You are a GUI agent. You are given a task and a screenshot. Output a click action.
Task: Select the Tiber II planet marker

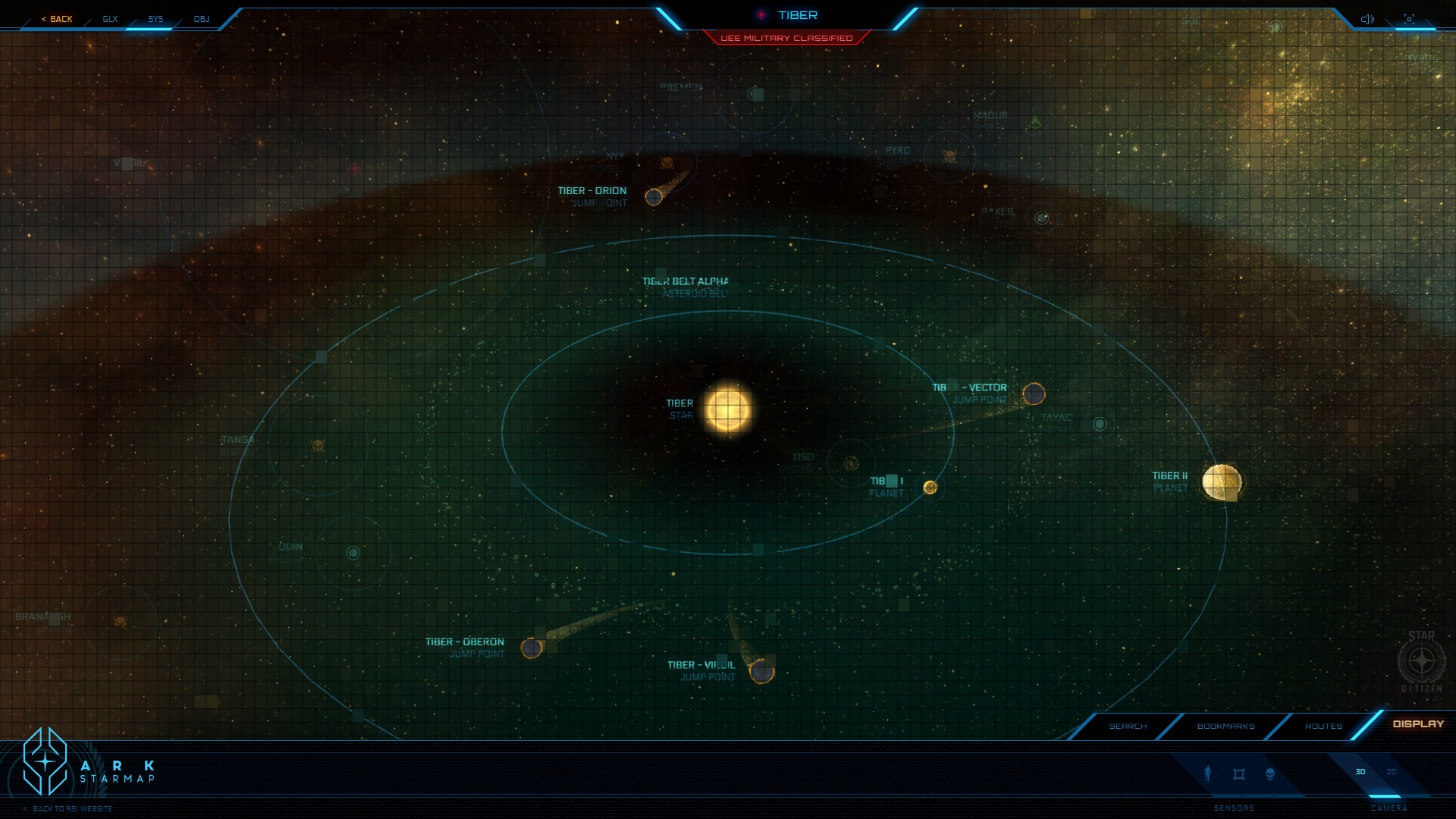[x=1221, y=482]
